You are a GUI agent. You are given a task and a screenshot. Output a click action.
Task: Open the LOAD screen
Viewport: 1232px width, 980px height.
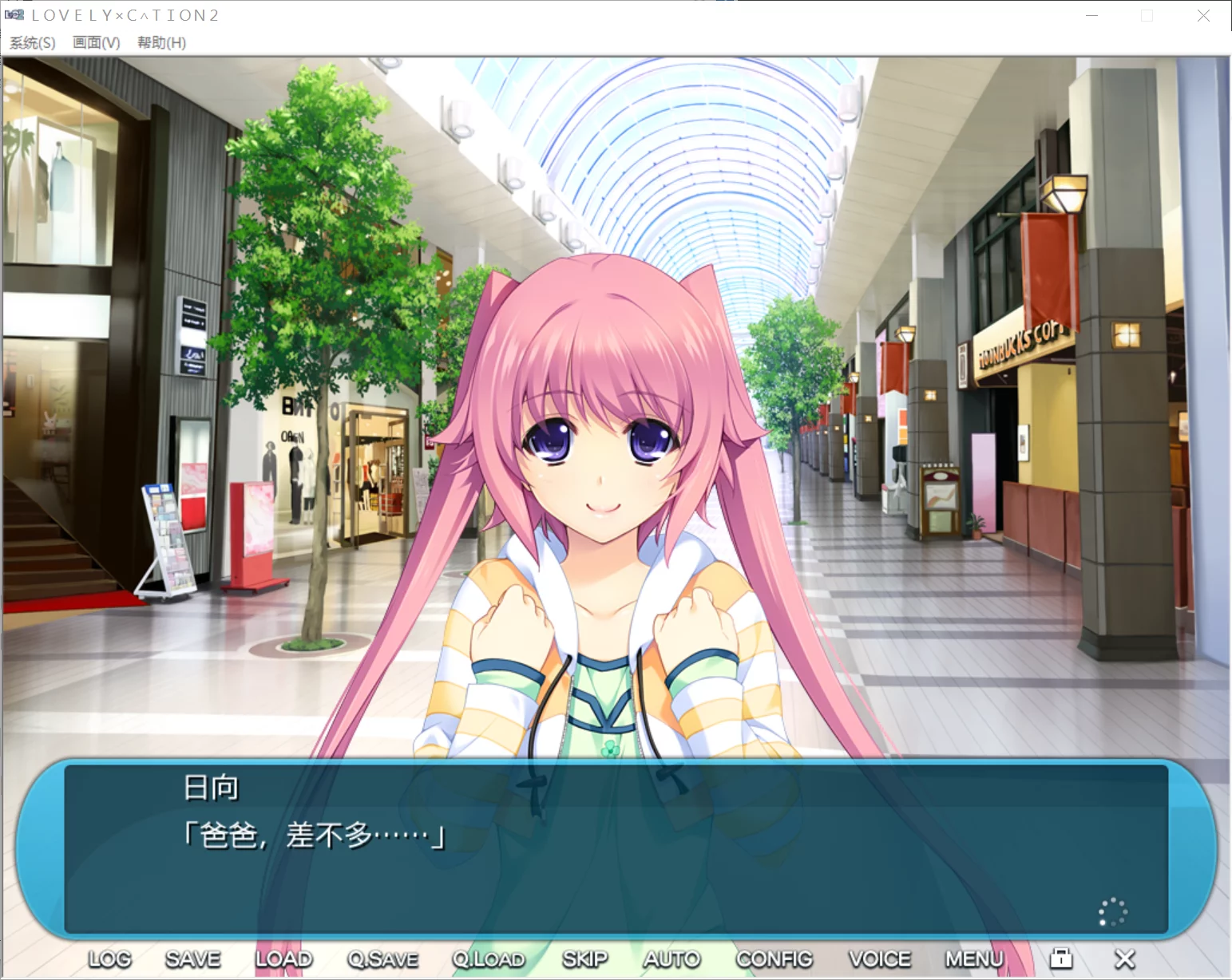coord(283,958)
